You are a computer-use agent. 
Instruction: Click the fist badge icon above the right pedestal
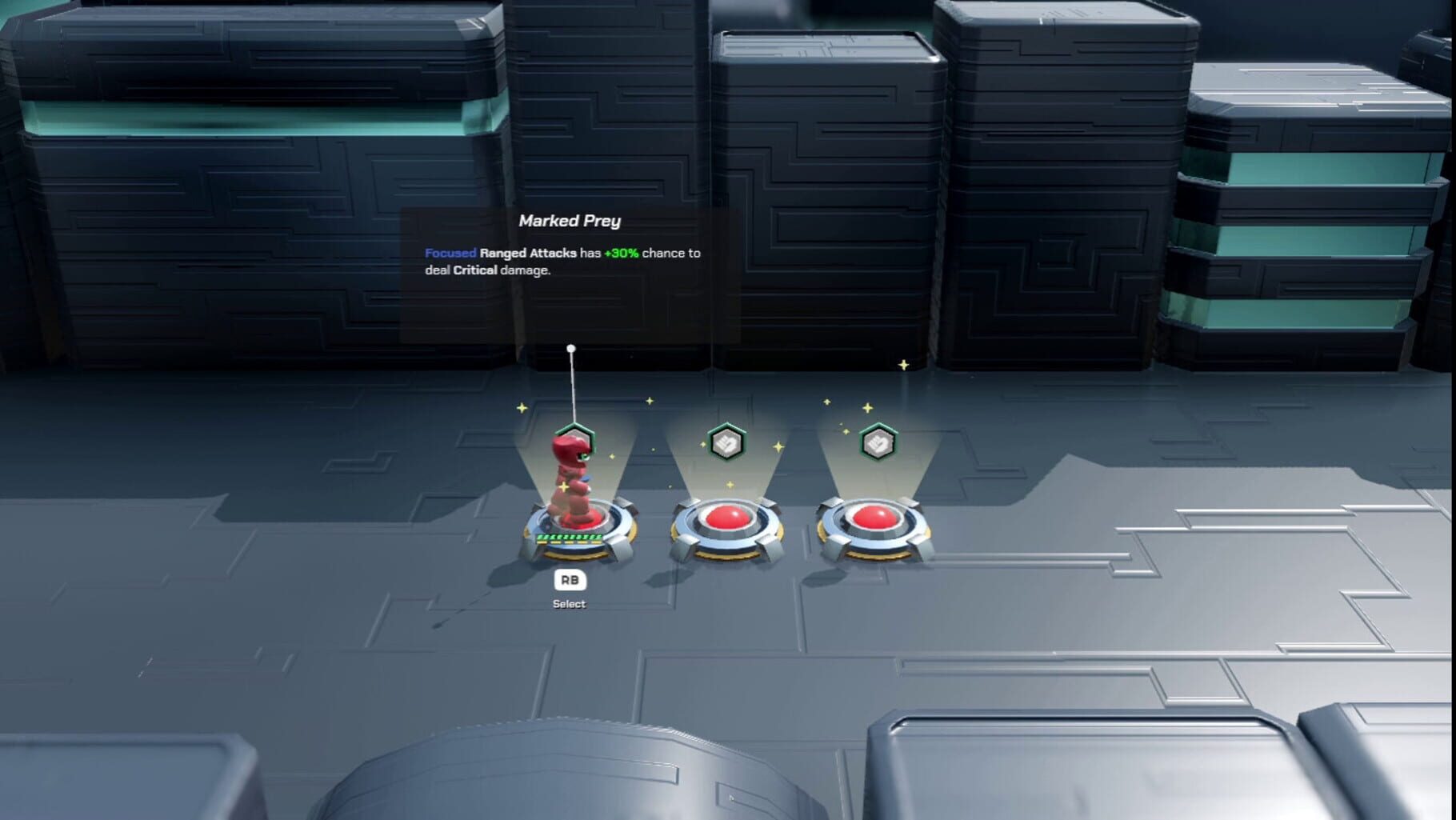878,444
